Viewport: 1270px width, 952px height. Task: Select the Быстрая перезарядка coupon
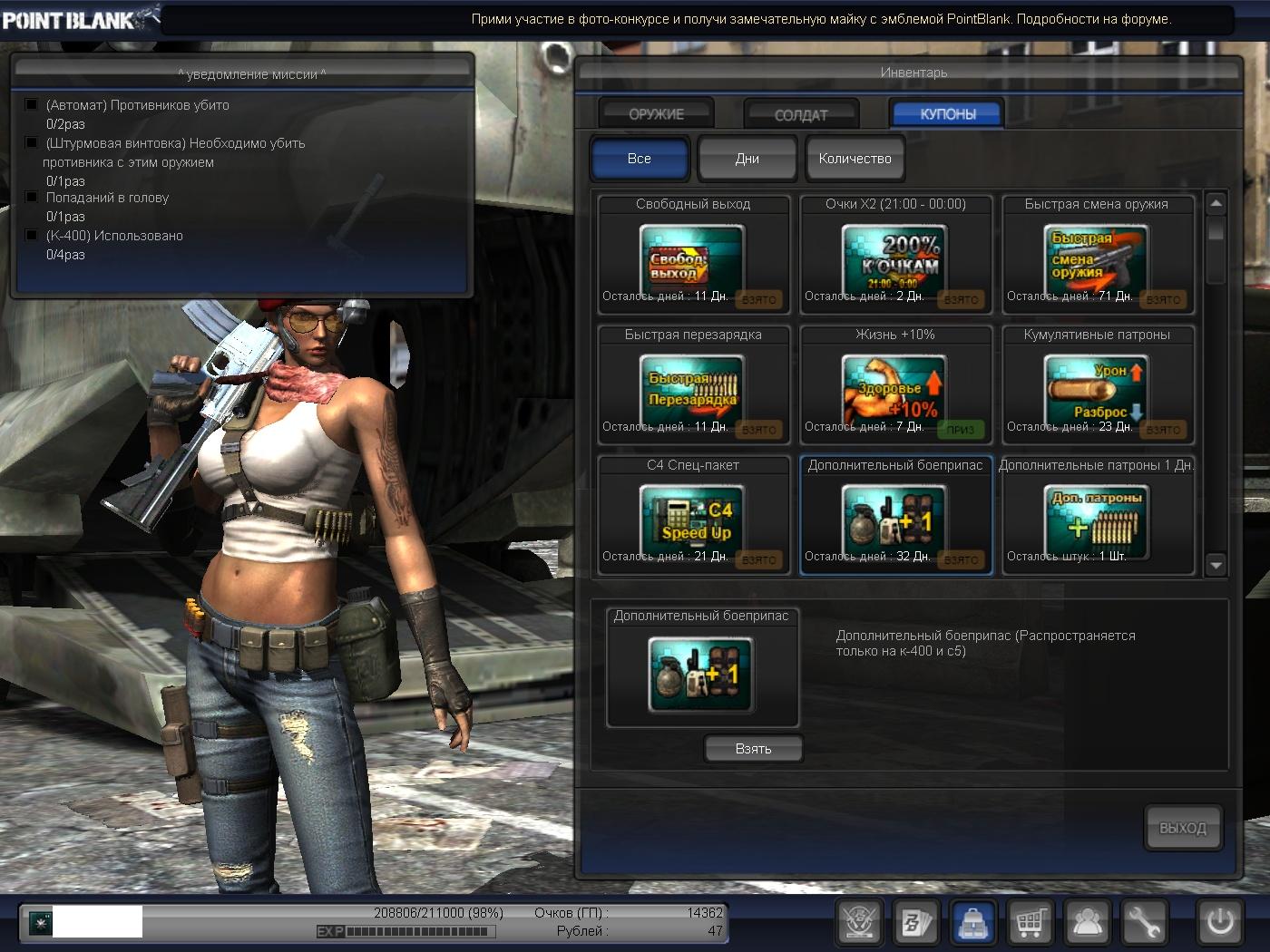pyautogui.click(x=692, y=387)
